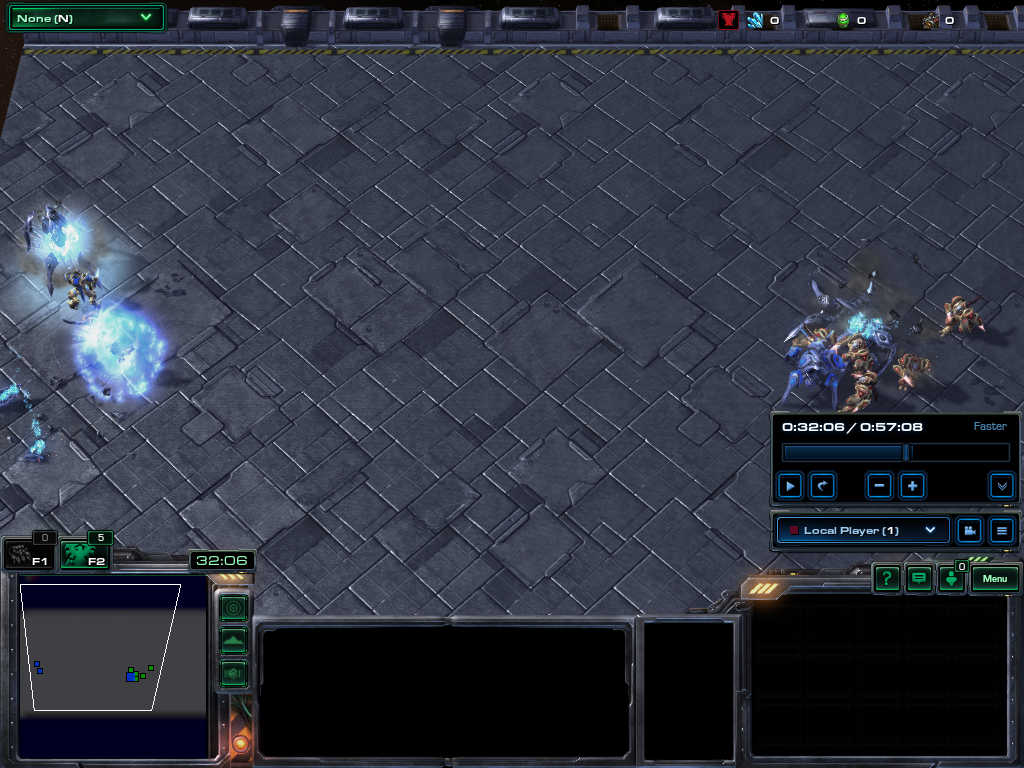Open the game Menu
The width and height of the screenshot is (1024, 768).
click(x=995, y=578)
